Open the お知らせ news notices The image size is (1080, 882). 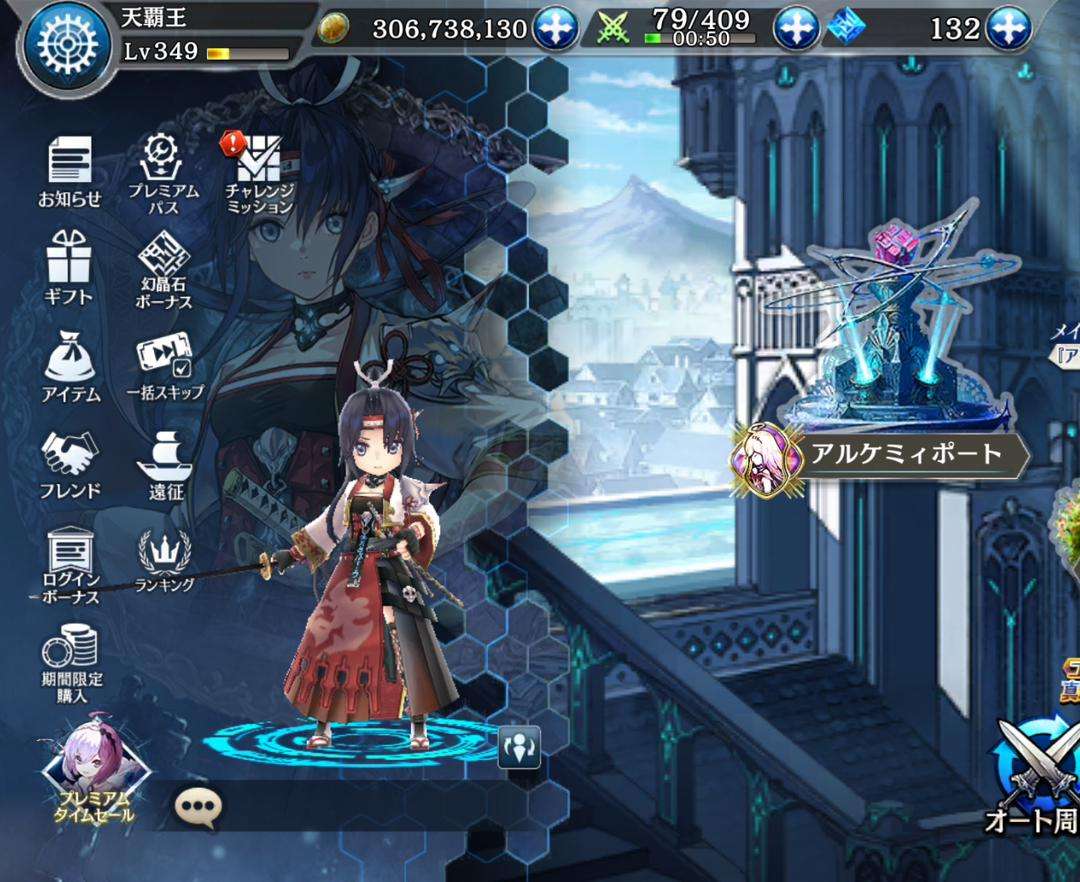[x=70, y=170]
